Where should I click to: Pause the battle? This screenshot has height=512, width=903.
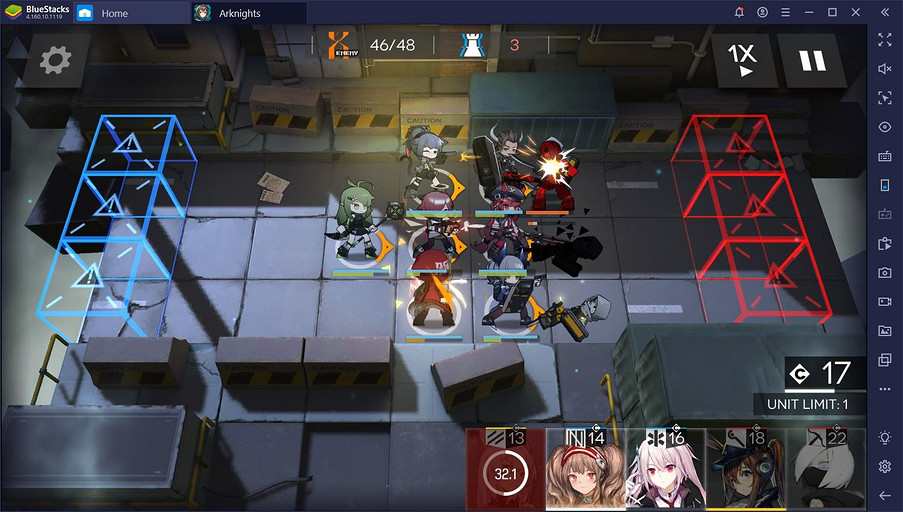click(x=812, y=60)
